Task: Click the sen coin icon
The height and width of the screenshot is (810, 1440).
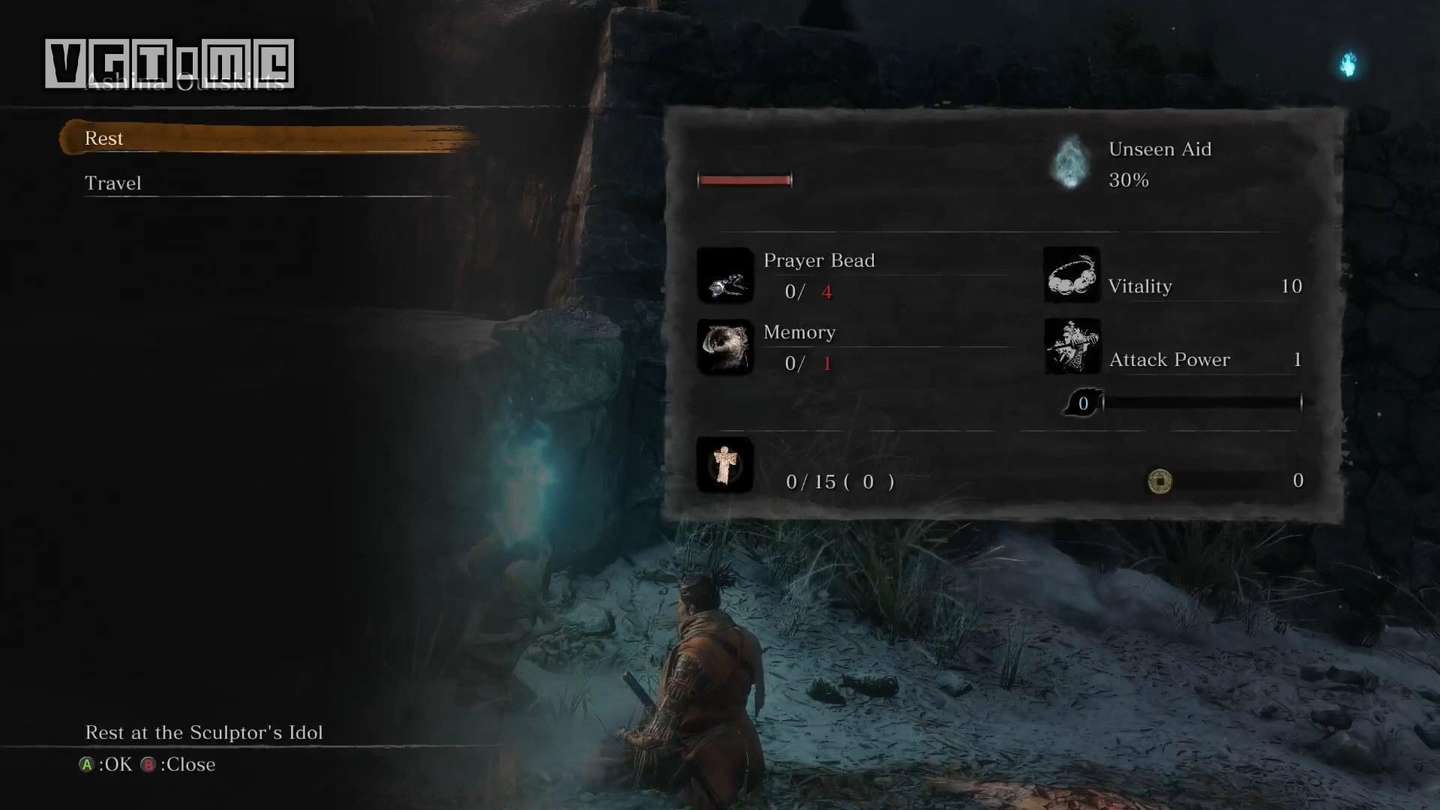Action: tap(1159, 481)
